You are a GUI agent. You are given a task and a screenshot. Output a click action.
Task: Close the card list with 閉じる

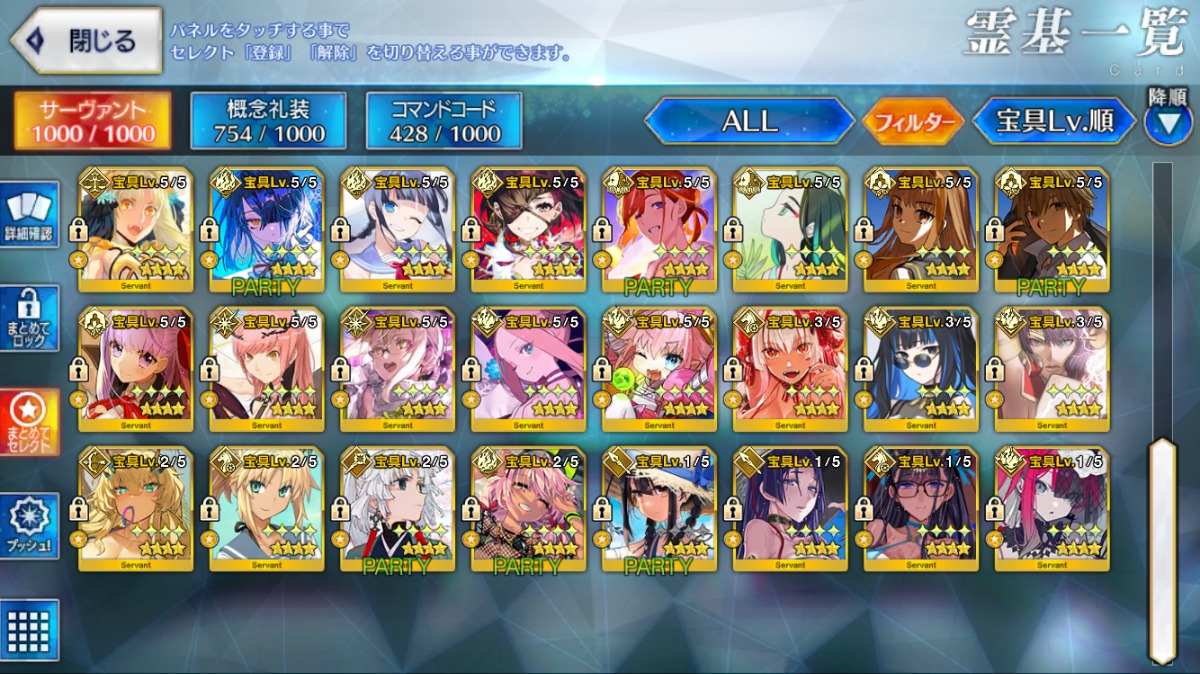[86, 41]
